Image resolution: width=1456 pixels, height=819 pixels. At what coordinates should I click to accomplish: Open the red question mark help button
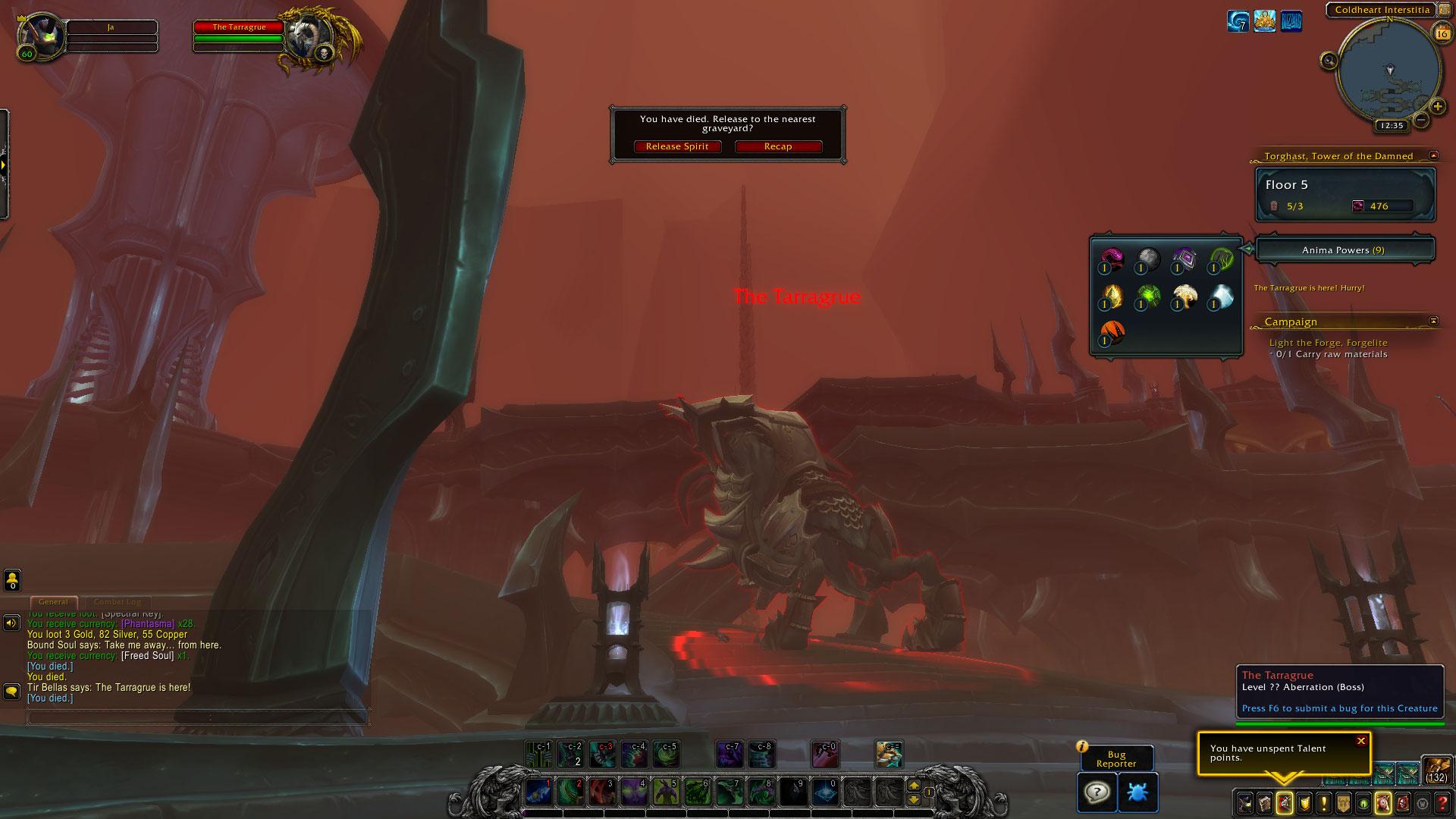tap(1442, 802)
